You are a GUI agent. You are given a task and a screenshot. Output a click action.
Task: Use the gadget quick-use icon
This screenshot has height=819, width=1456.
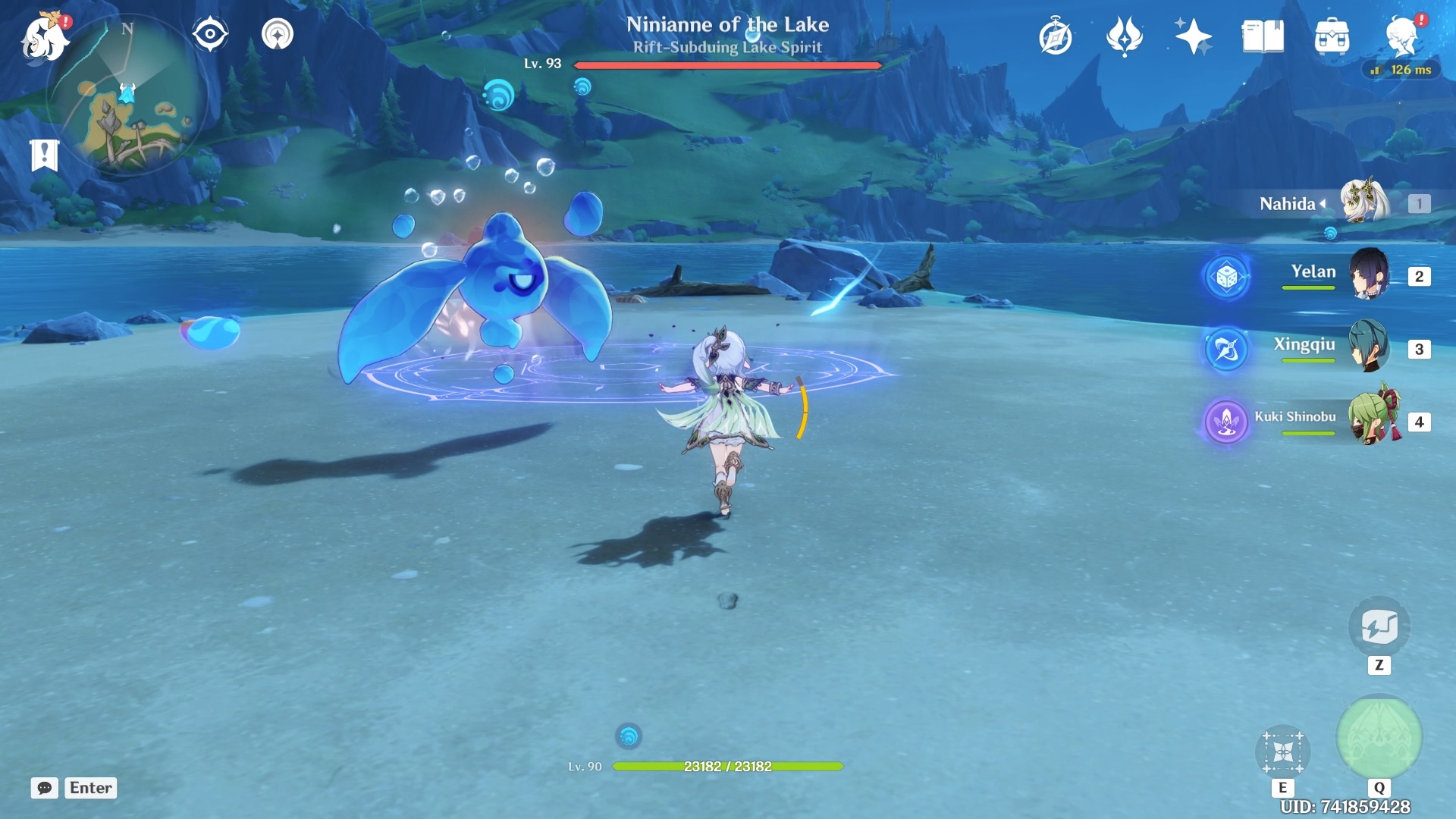1379,627
